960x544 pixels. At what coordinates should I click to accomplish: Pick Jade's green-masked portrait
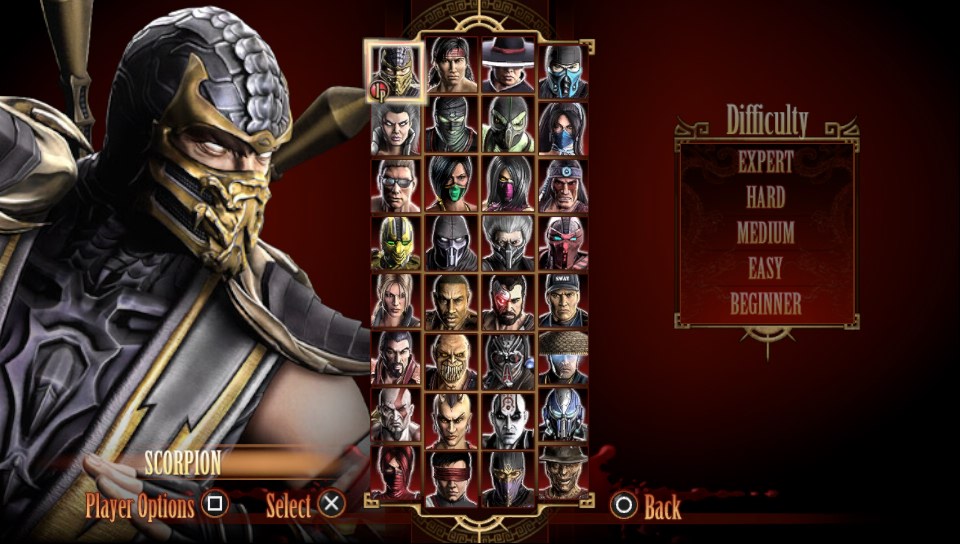pos(452,185)
